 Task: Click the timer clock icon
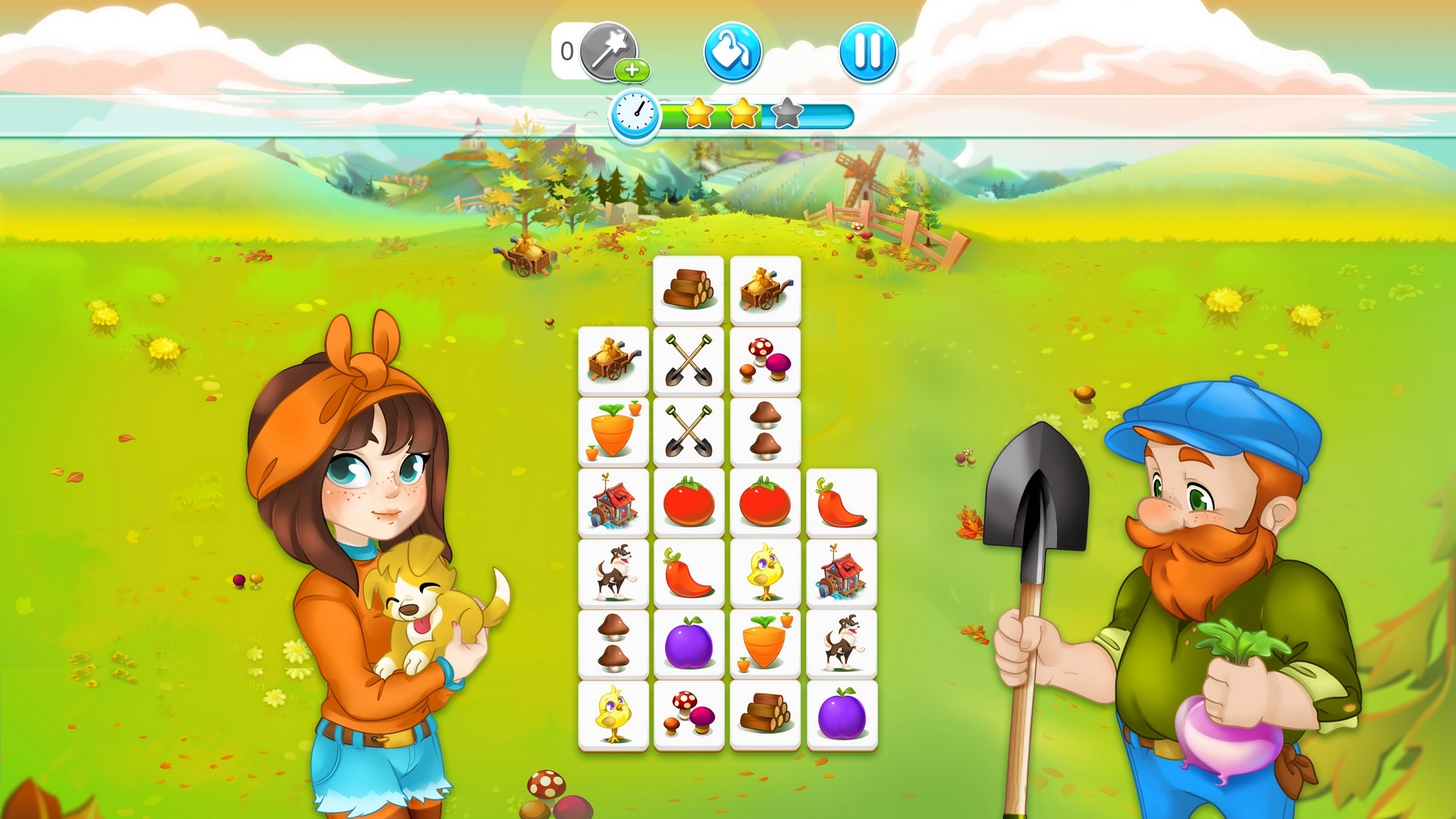coord(635,115)
